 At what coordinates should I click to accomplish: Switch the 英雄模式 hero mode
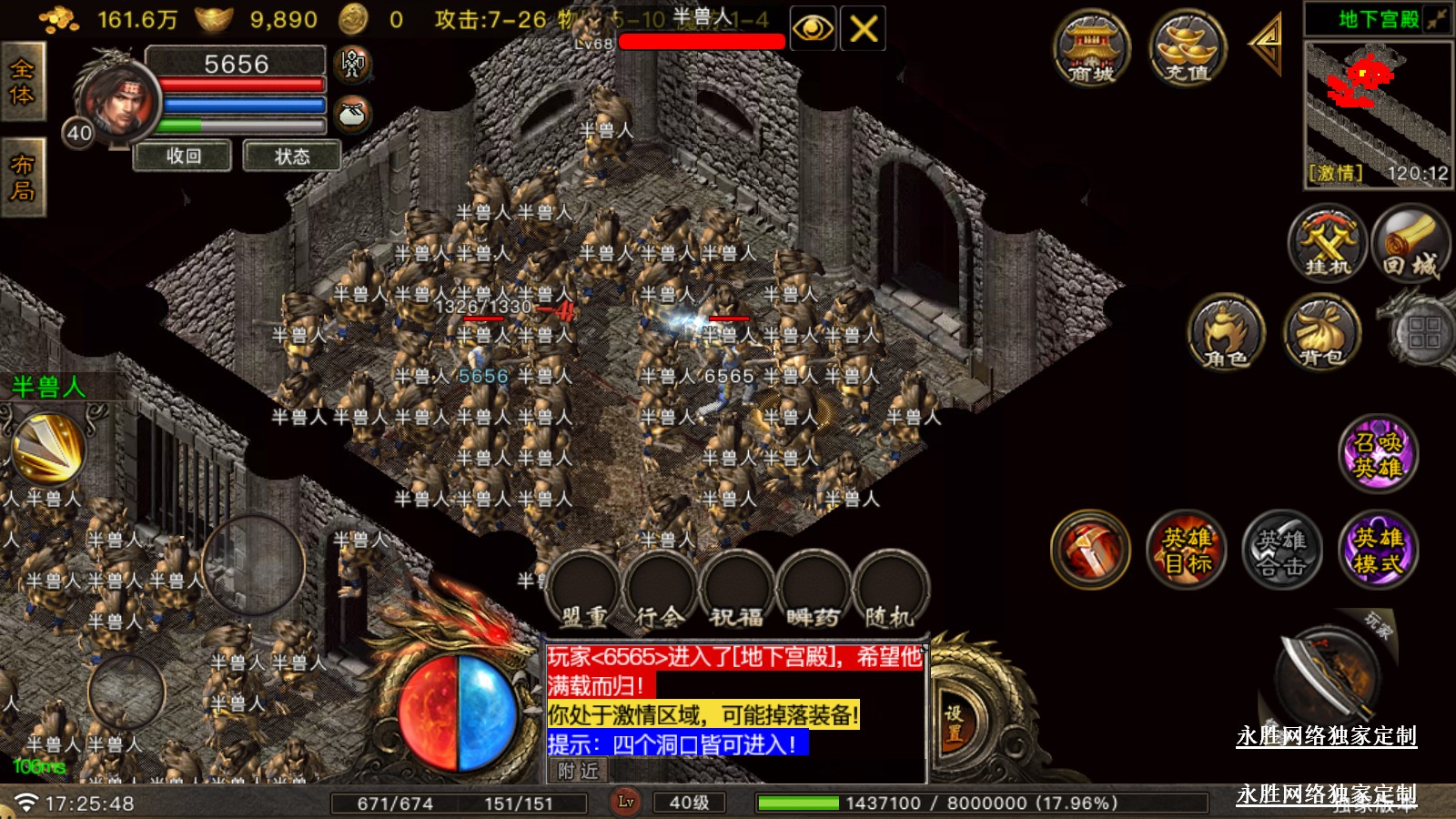click(x=1378, y=550)
